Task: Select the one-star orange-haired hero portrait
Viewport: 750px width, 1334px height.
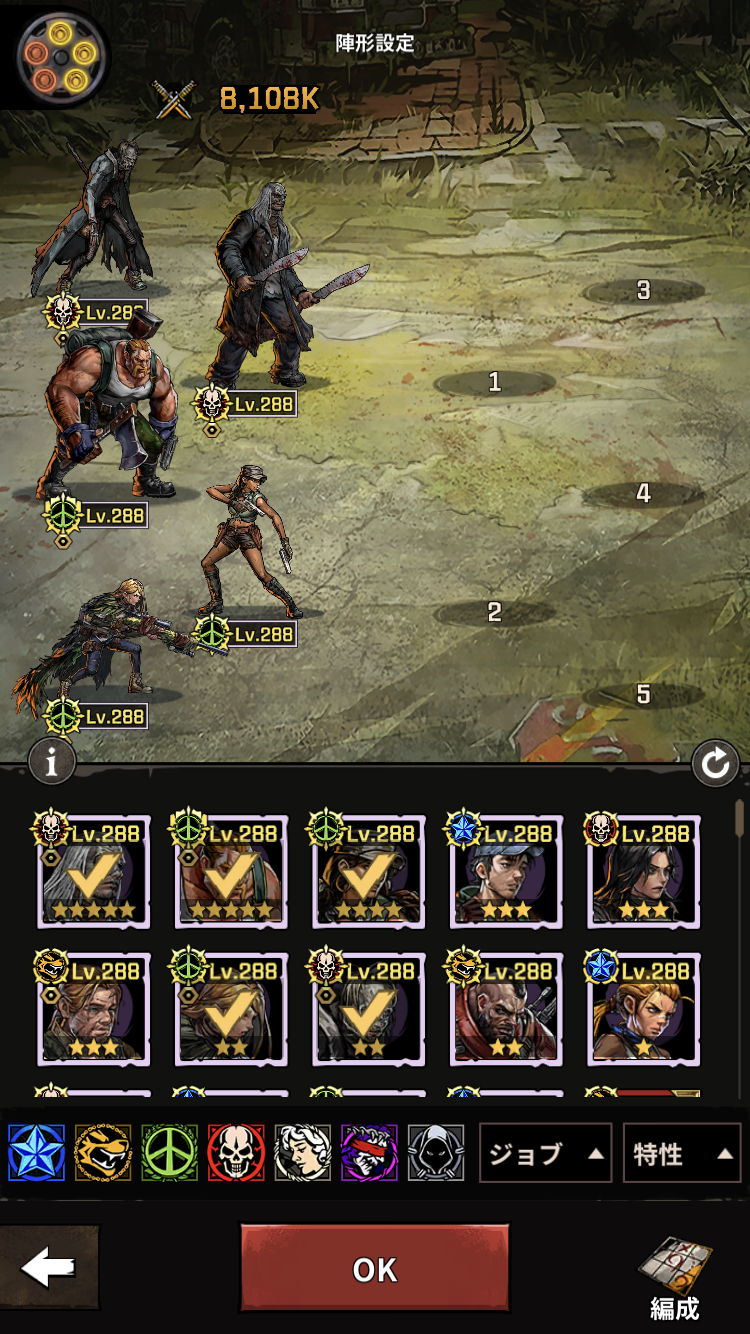Action: coord(643,1009)
